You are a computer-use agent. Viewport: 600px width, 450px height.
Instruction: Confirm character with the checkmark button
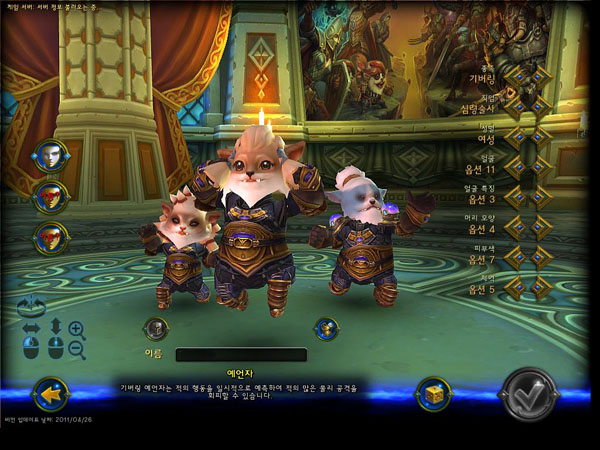coord(529,394)
